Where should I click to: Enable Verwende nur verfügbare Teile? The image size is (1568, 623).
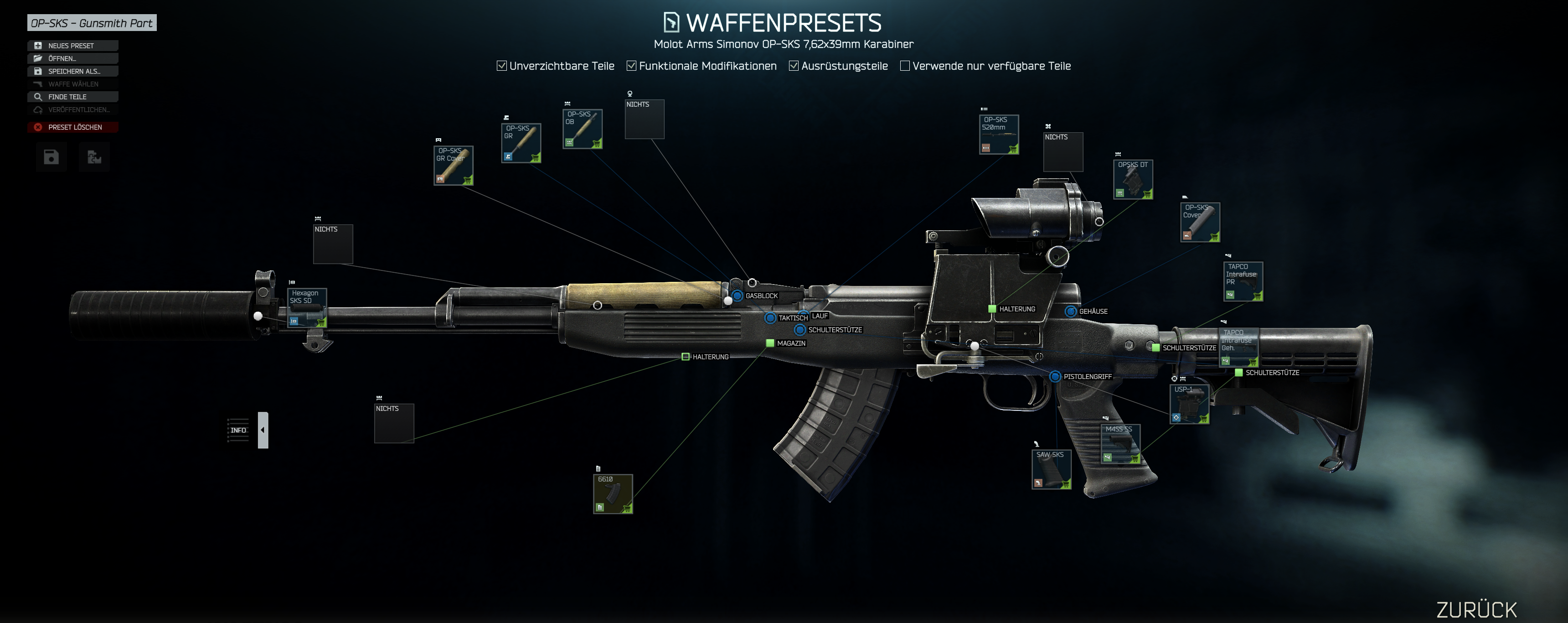click(905, 66)
